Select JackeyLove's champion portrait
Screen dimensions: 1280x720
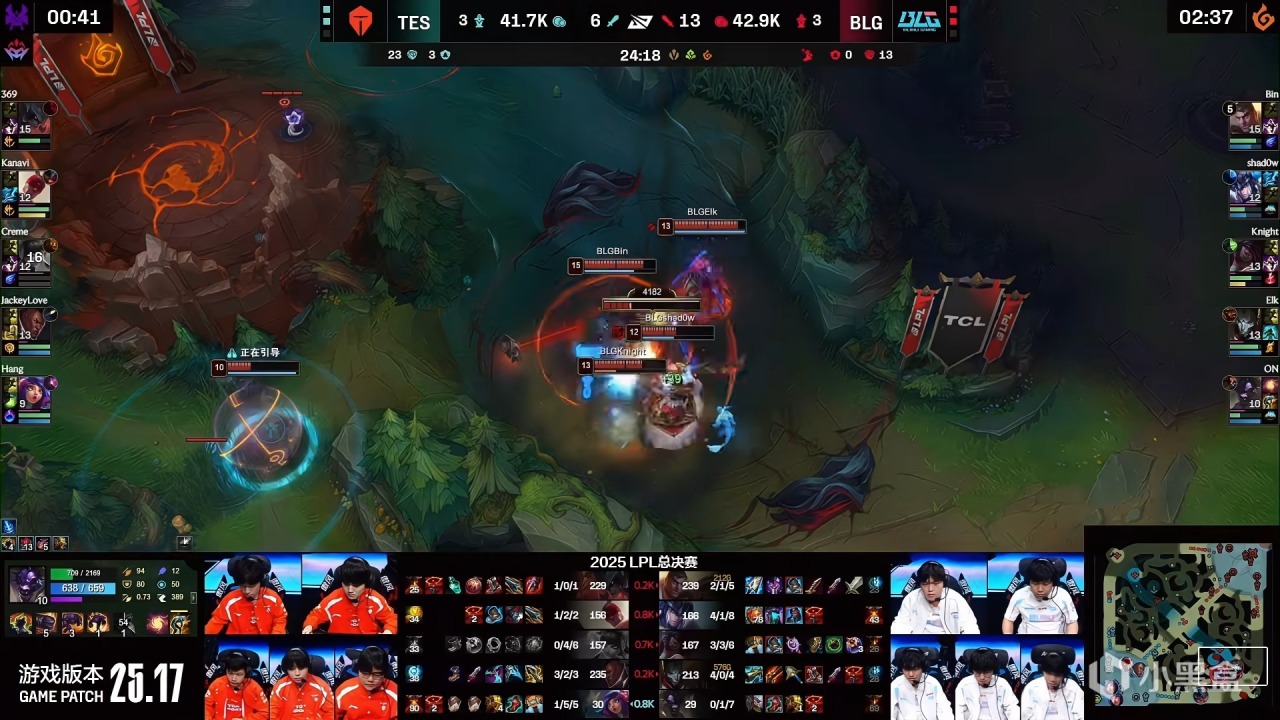34,325
